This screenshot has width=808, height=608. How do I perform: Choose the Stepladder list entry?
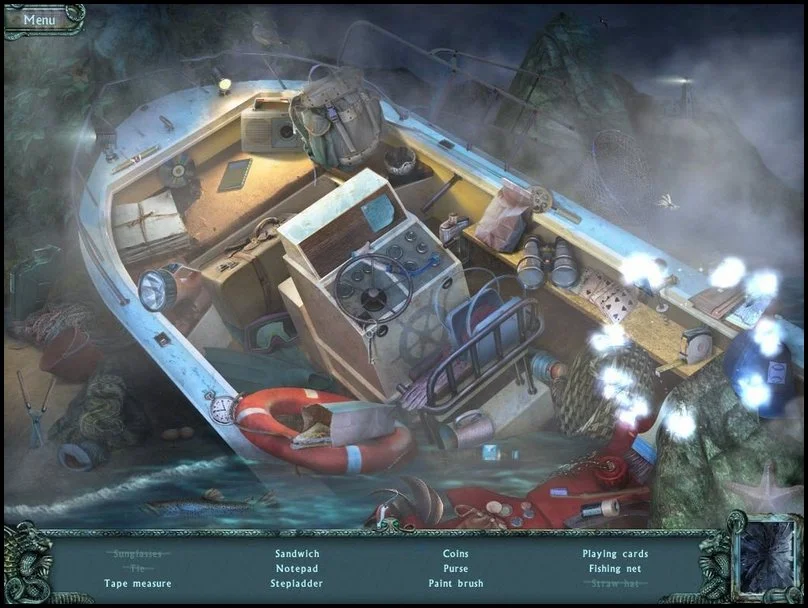tap(295, 583)
